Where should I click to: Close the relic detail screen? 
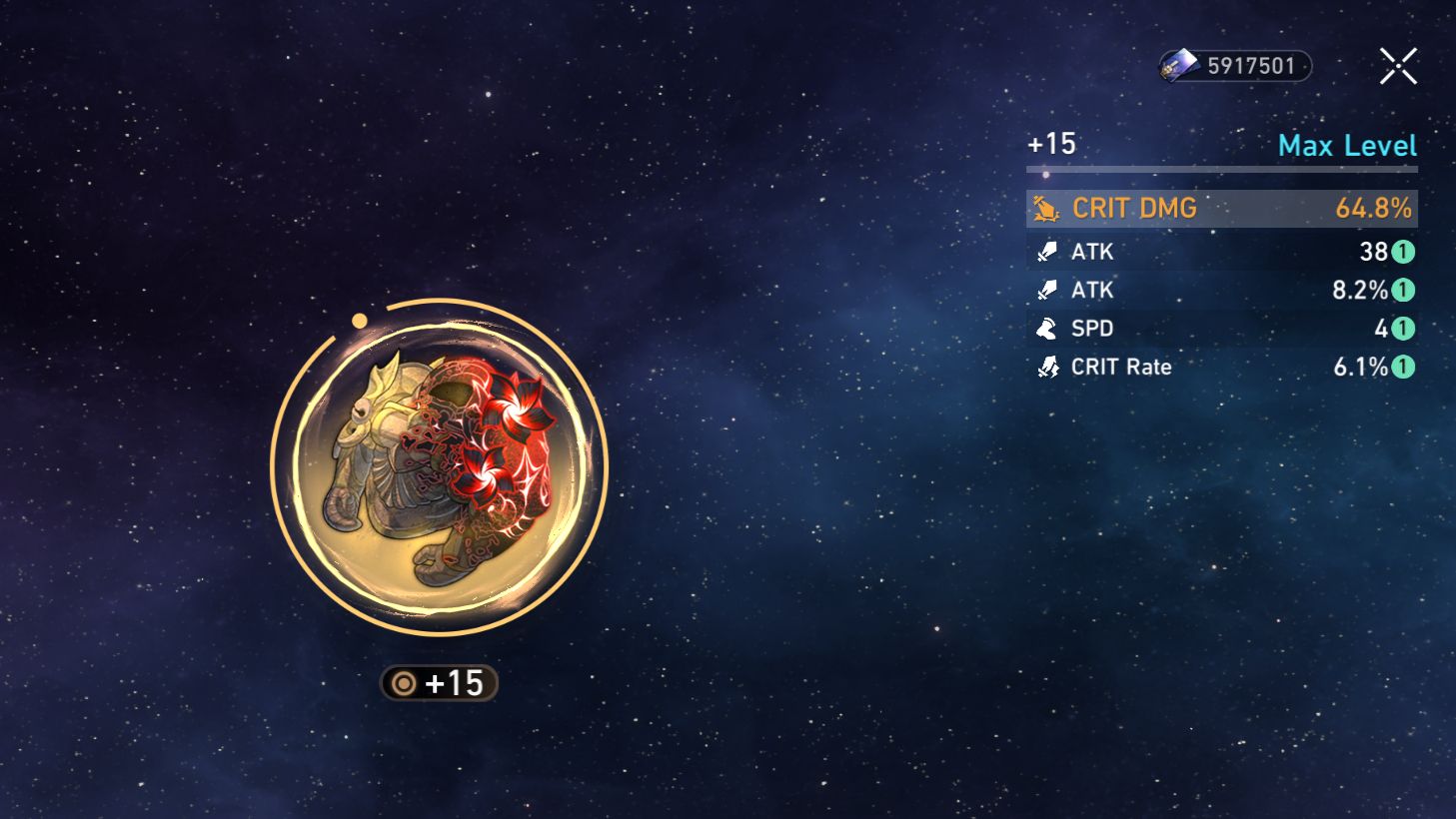tap(1398, 64)
